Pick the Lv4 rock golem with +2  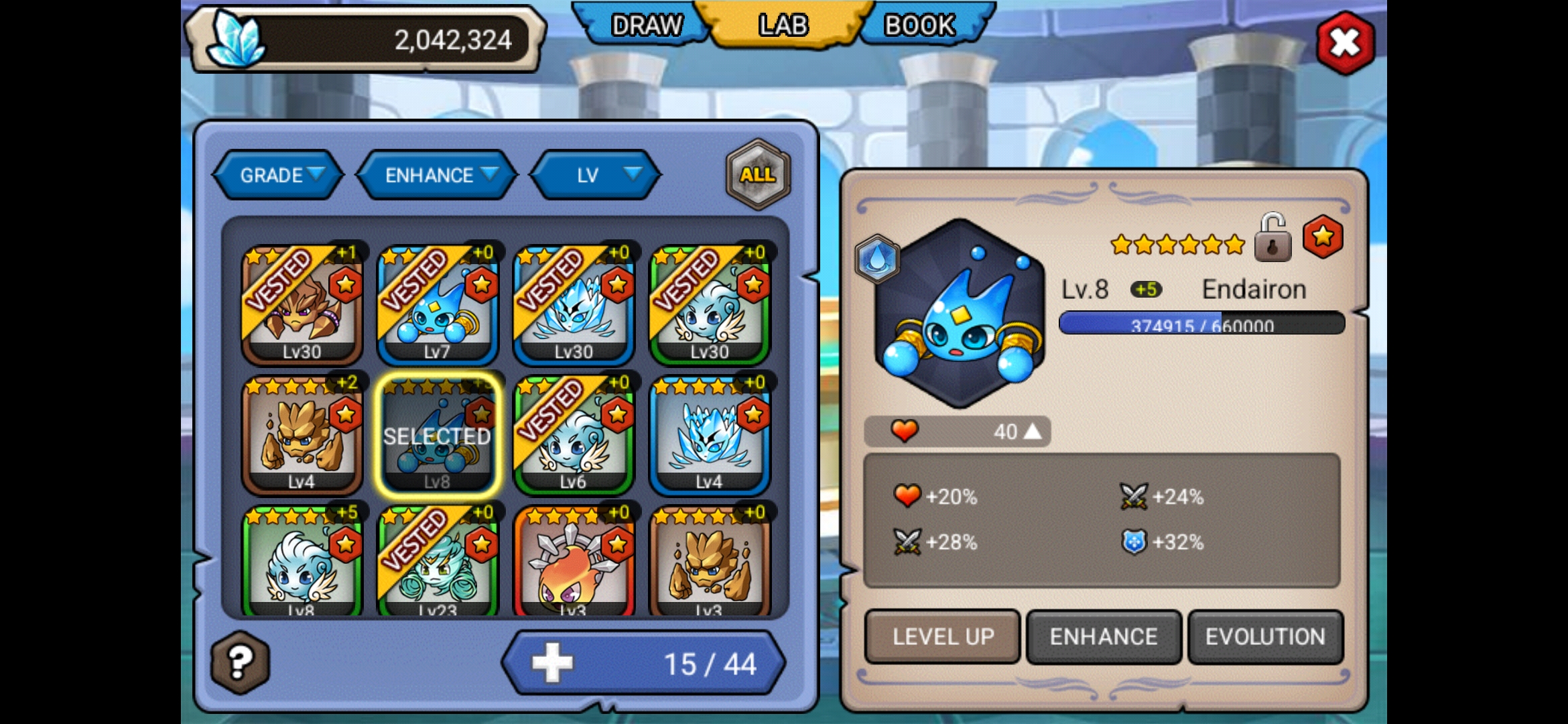(x=302, y=435)
